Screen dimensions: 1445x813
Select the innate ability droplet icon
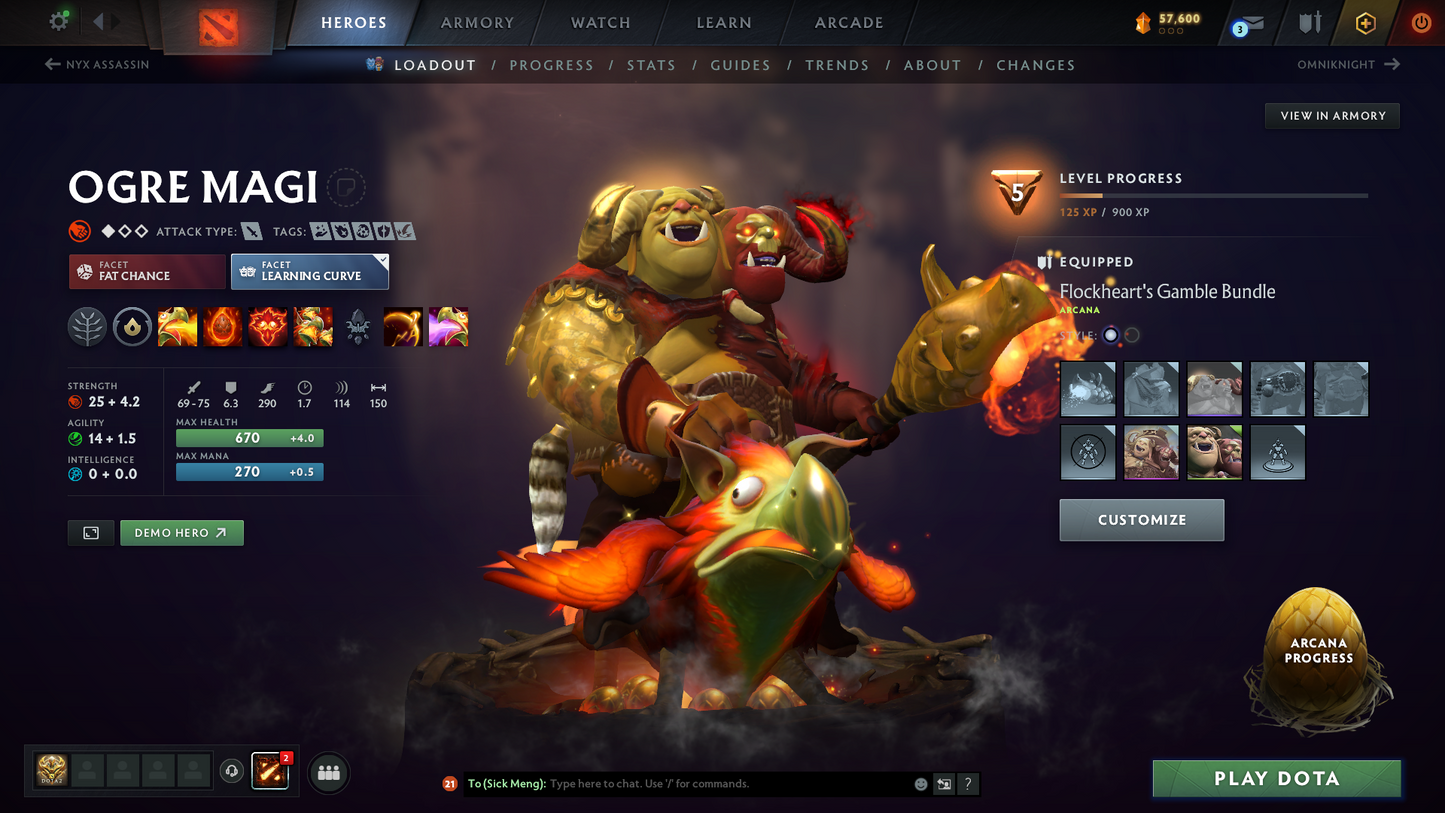[132, 326]
